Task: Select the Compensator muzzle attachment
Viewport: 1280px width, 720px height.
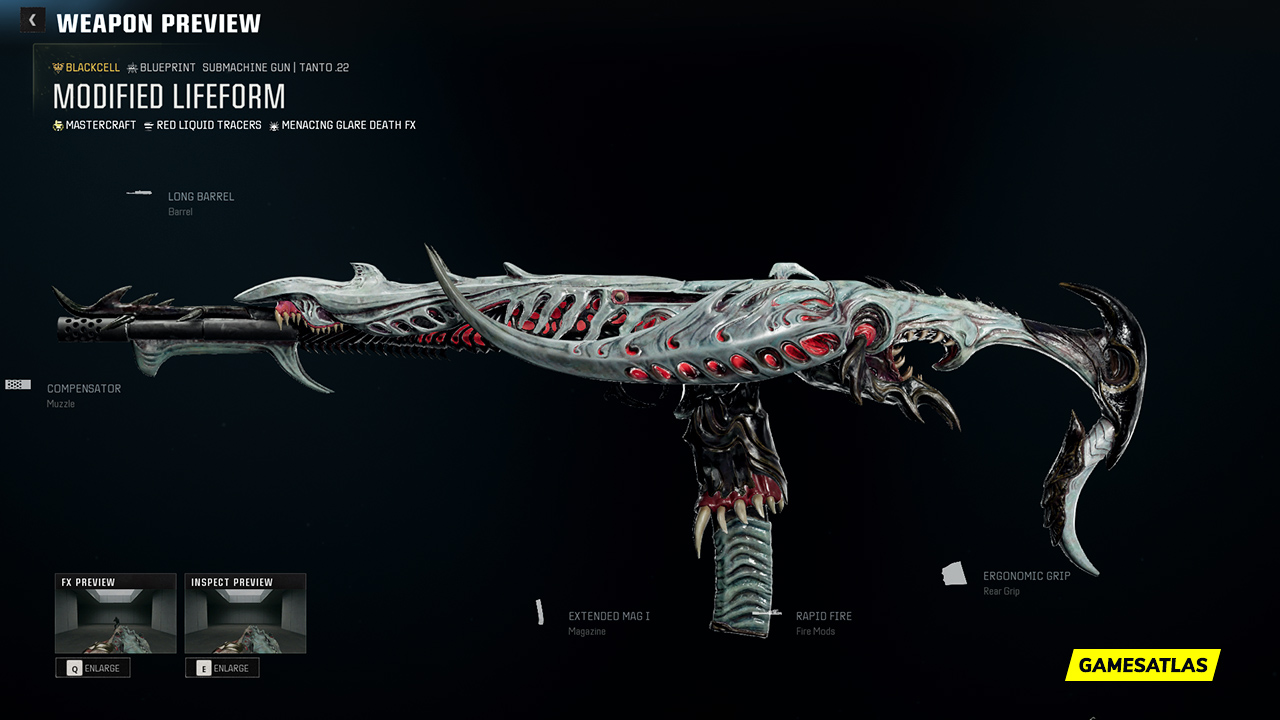Action: click(83, 389)
